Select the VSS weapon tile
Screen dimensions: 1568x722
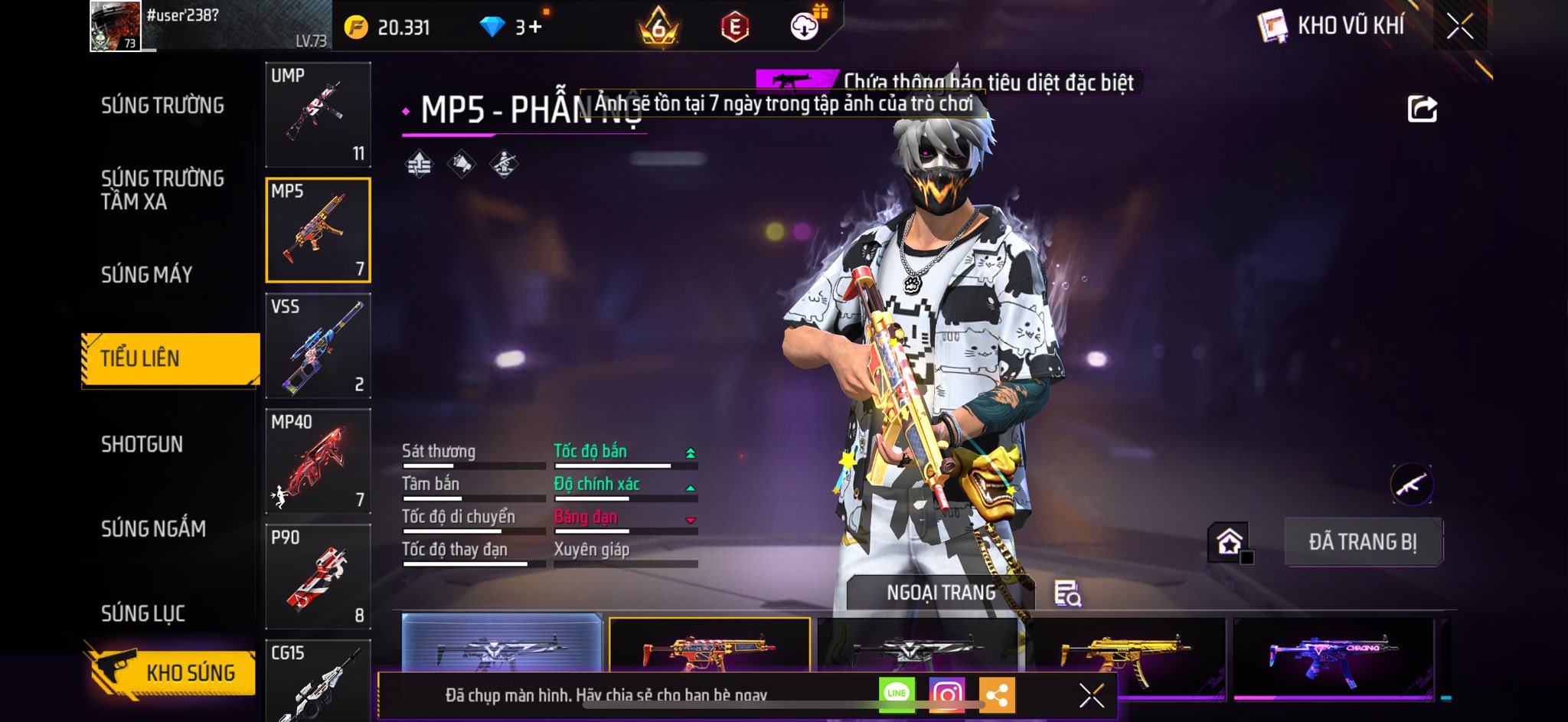(x=318, y=346)
